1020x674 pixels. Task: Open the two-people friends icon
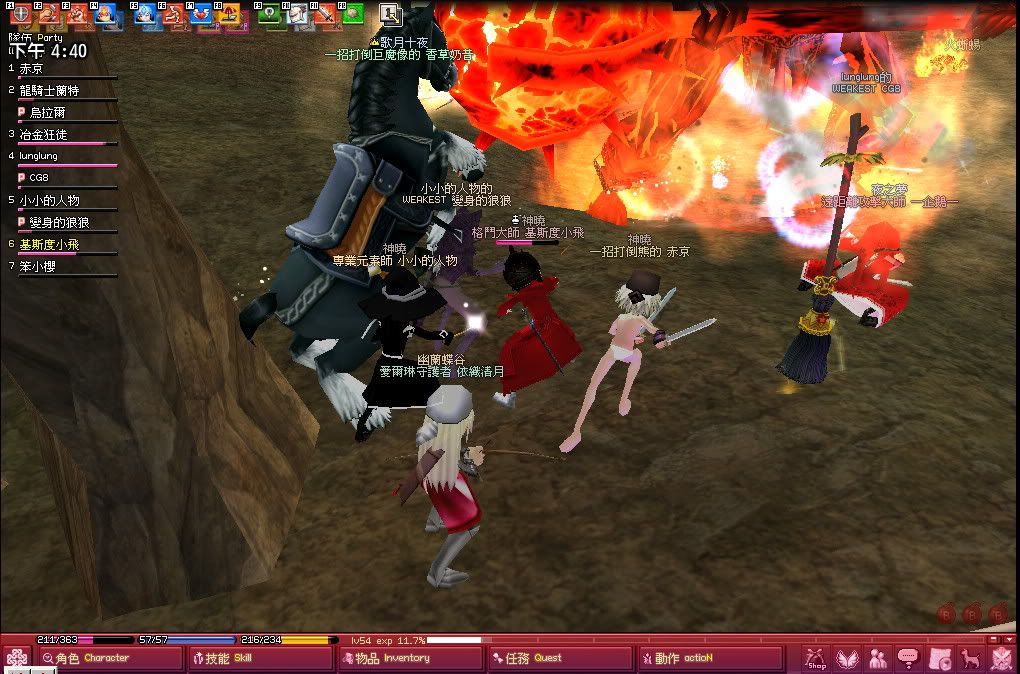878,658
